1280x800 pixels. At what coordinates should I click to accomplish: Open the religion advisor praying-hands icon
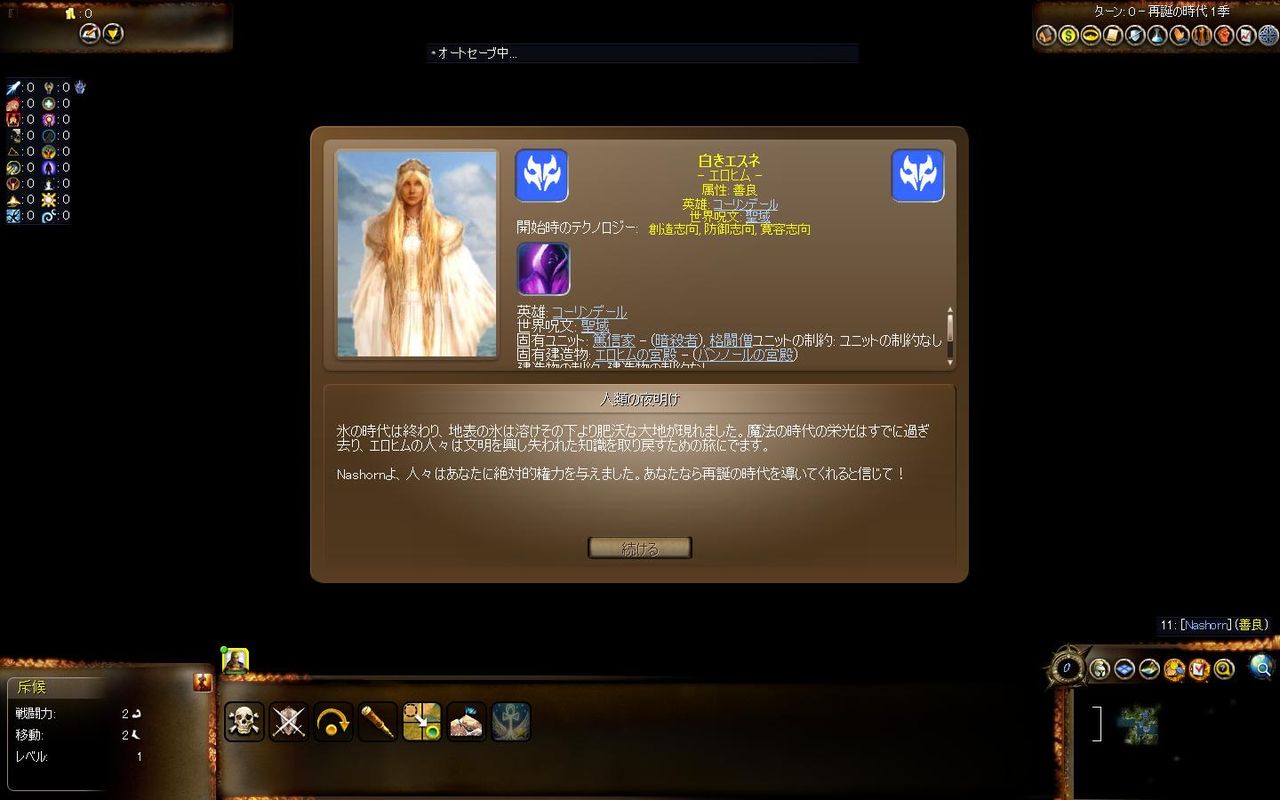(1180, 36)
